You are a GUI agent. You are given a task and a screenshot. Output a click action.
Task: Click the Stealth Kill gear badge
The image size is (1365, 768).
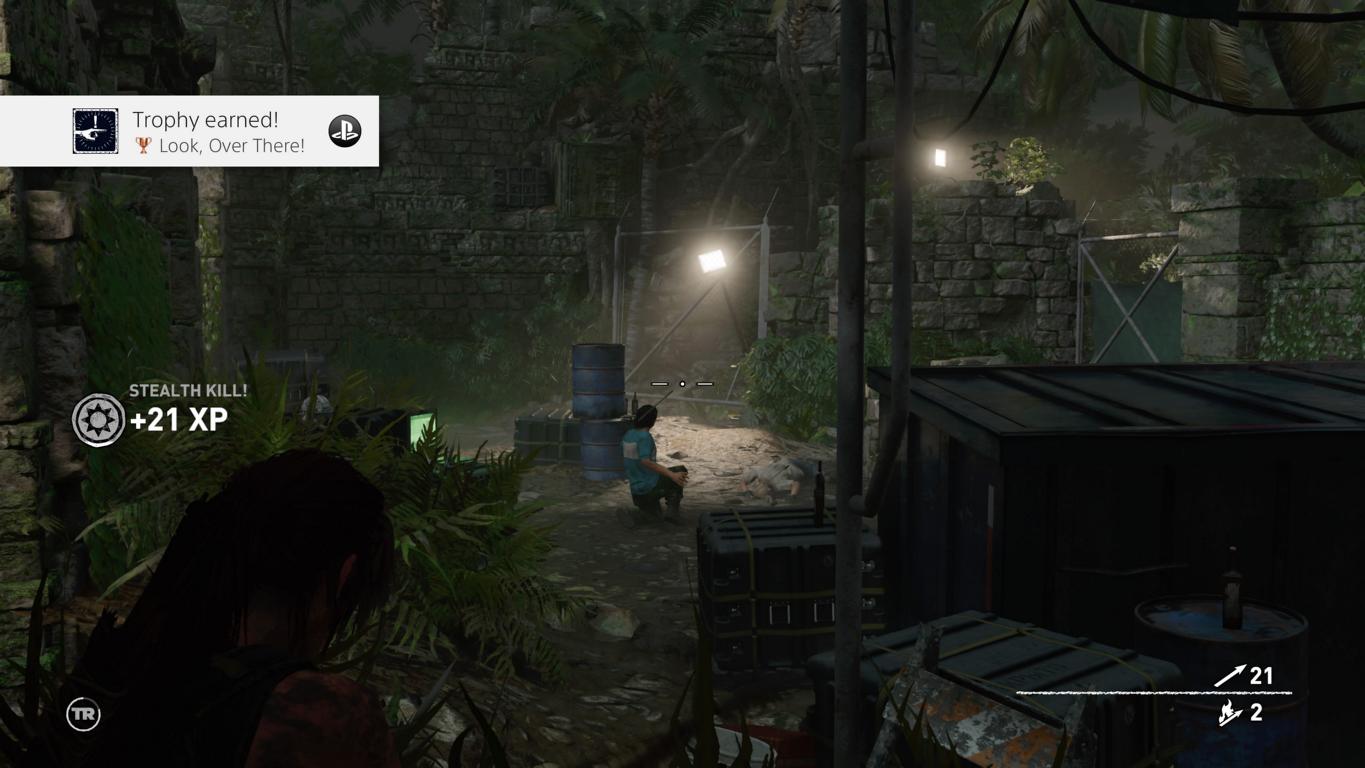98,419
